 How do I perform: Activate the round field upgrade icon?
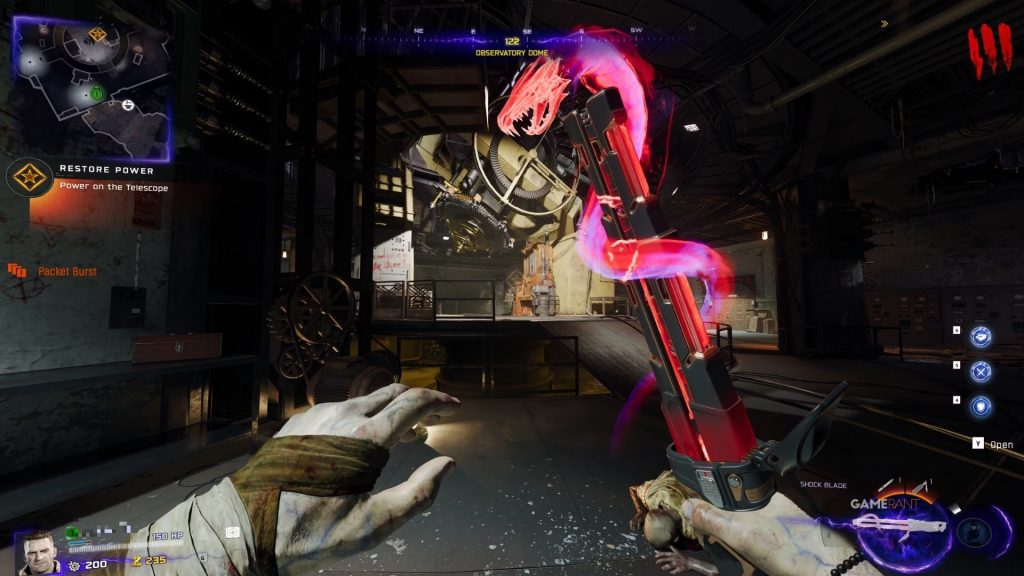point(973,532)
